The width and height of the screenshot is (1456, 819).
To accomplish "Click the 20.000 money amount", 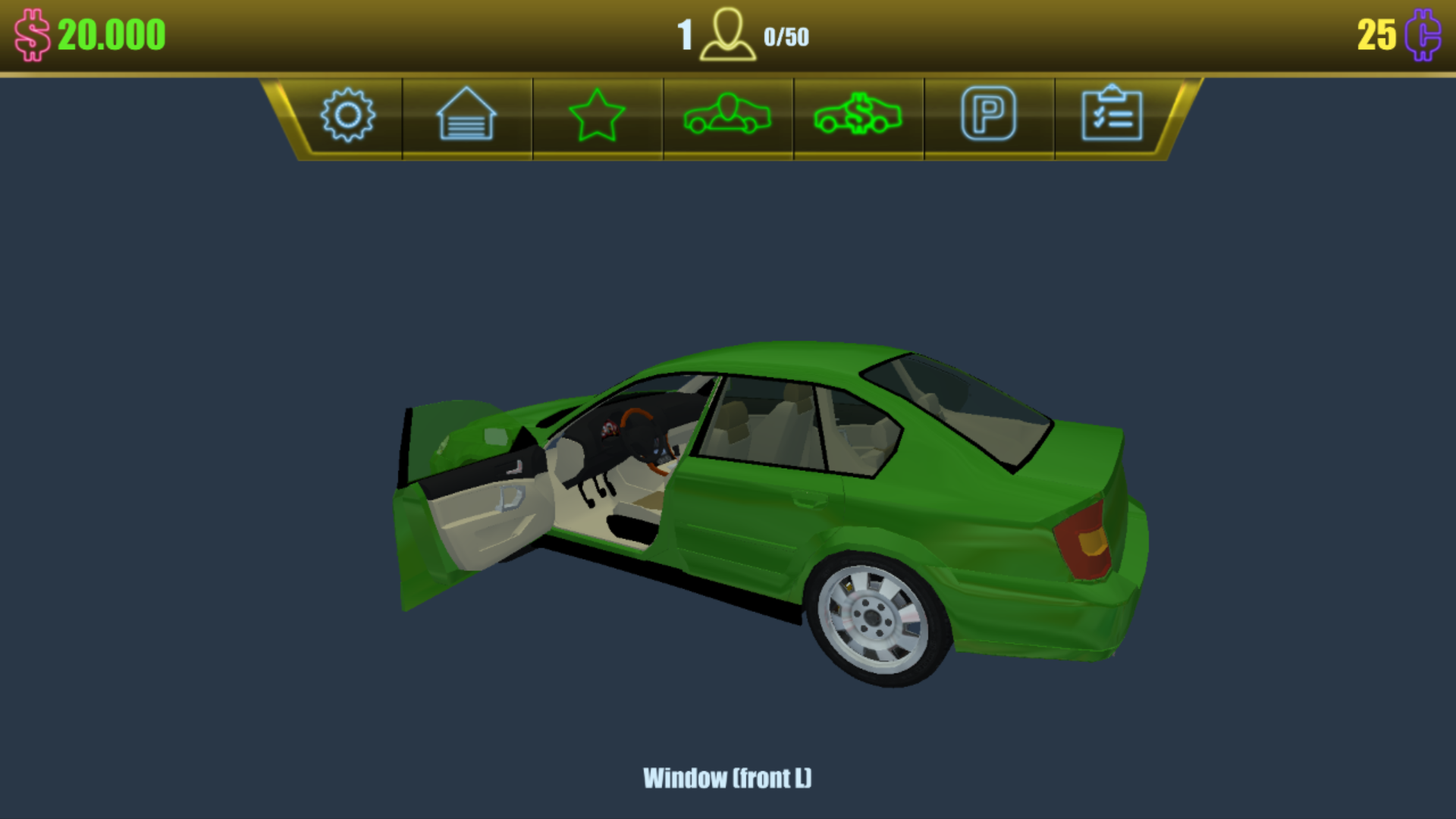I will pyautogui.click(x=111, y=33).
